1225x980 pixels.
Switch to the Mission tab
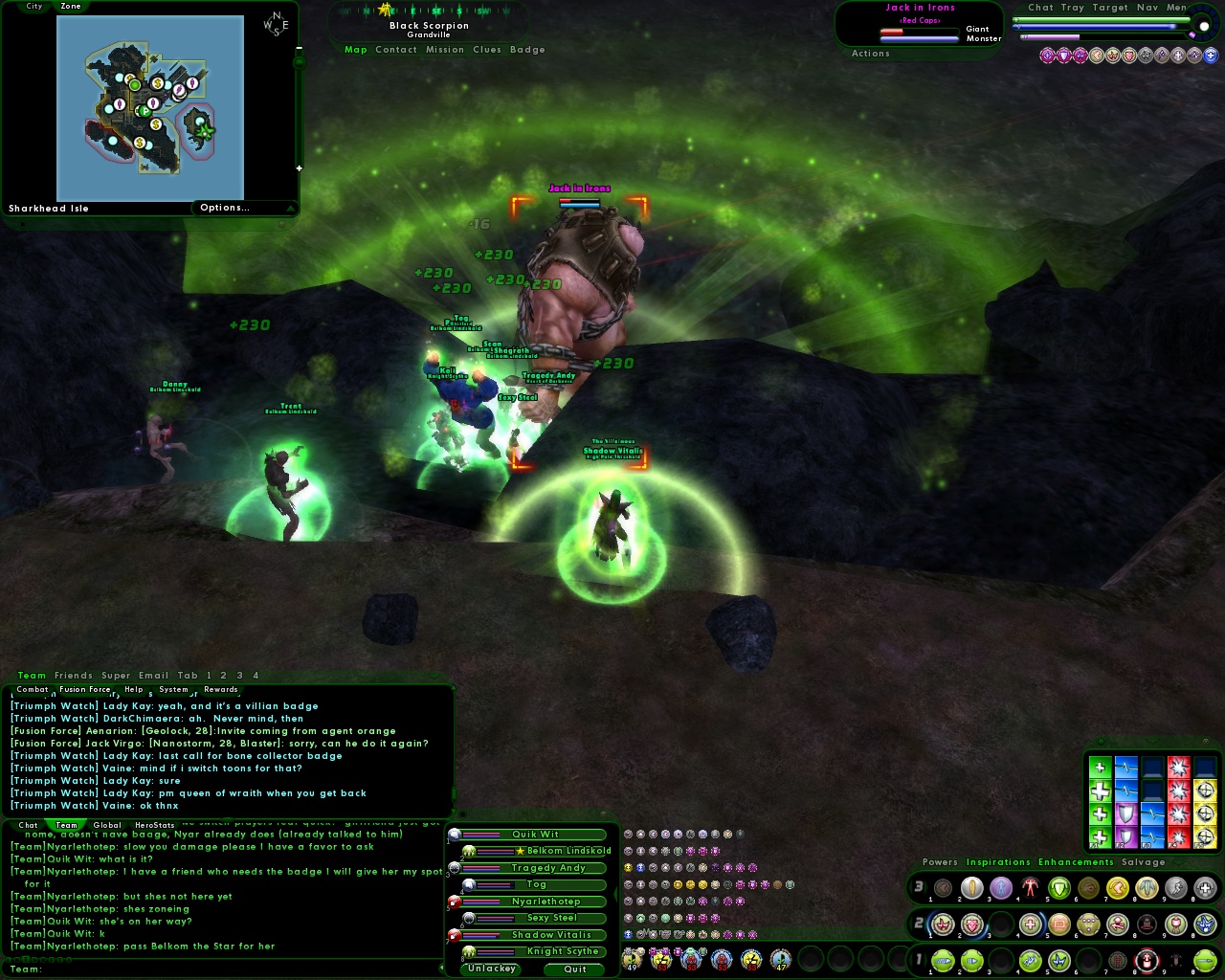click(x=444, y=50)
